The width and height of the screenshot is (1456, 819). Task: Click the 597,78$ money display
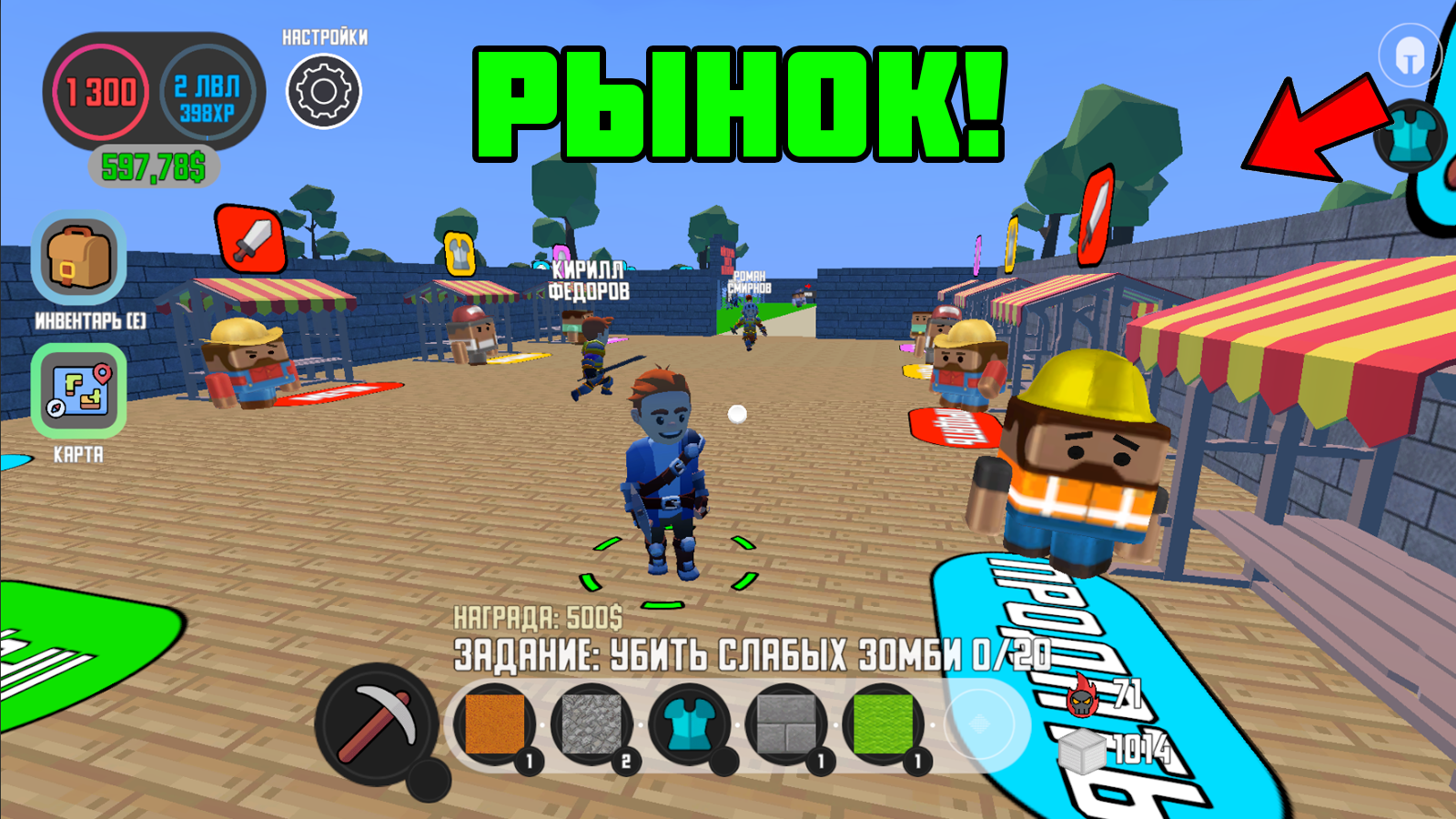tap(152, 165)
